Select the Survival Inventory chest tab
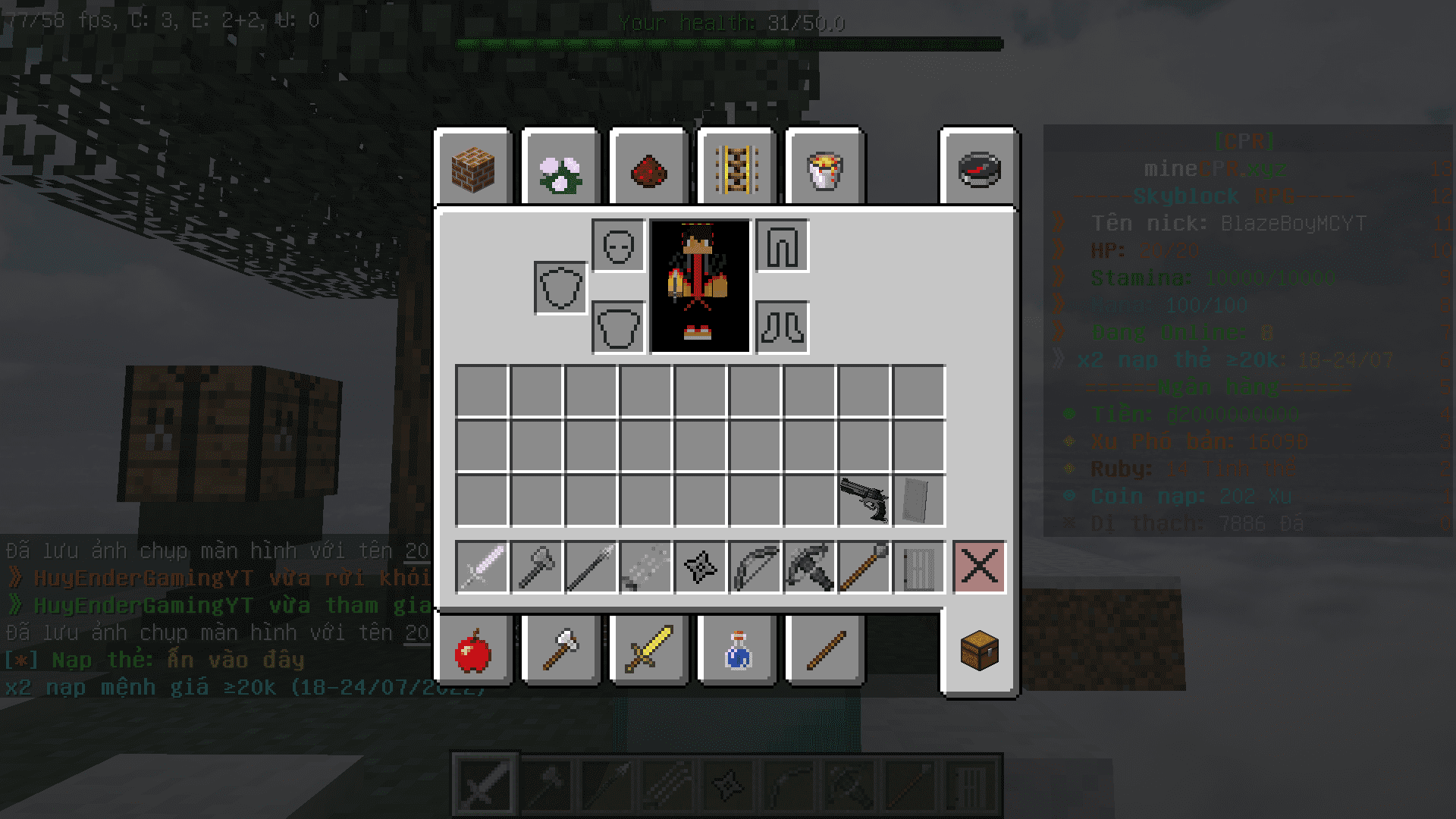Image resolution: width=1456 pixels, height=819 pixels. [979, 651]
